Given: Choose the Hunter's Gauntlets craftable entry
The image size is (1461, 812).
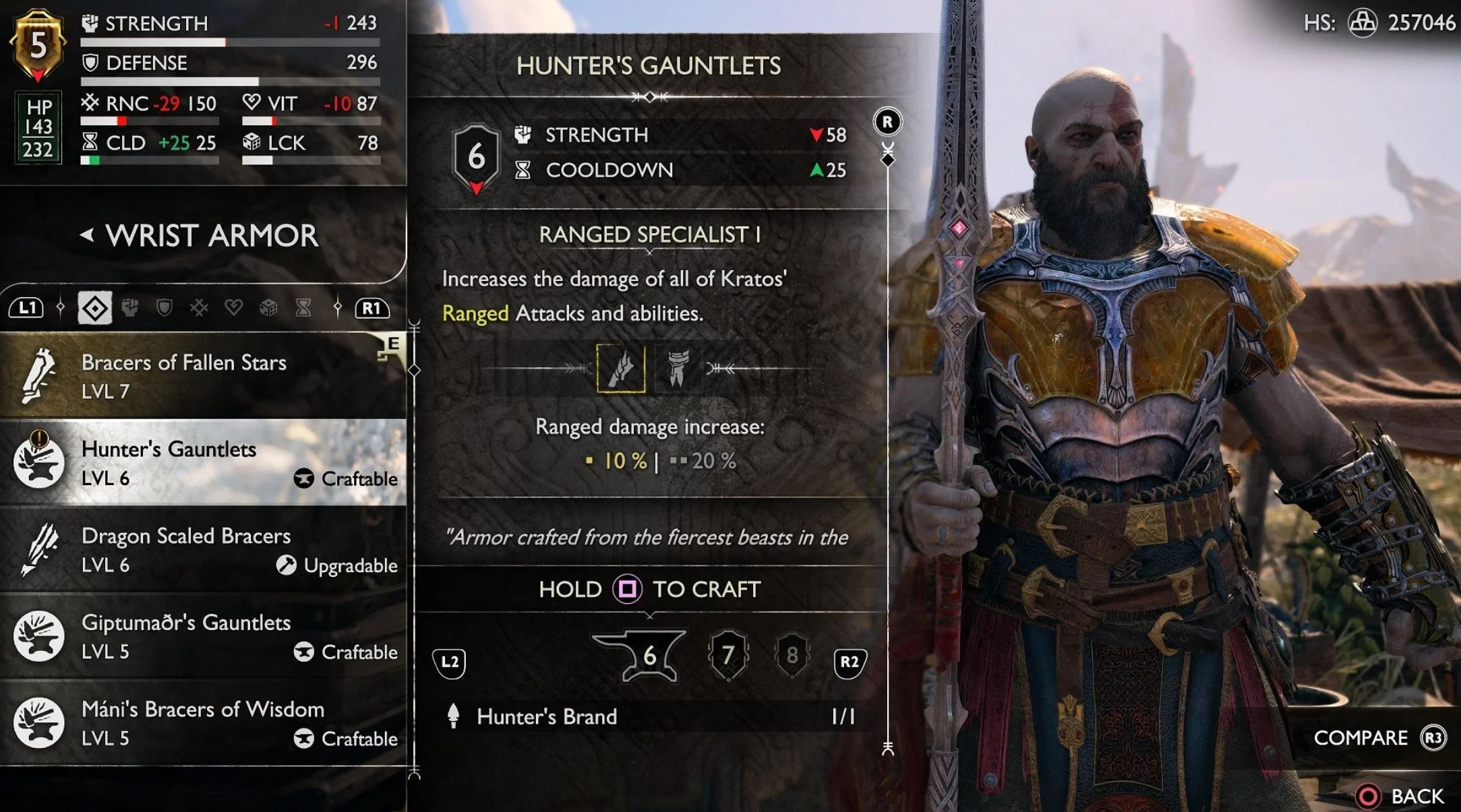Looking at the screenshot, I should click(202, 463).
